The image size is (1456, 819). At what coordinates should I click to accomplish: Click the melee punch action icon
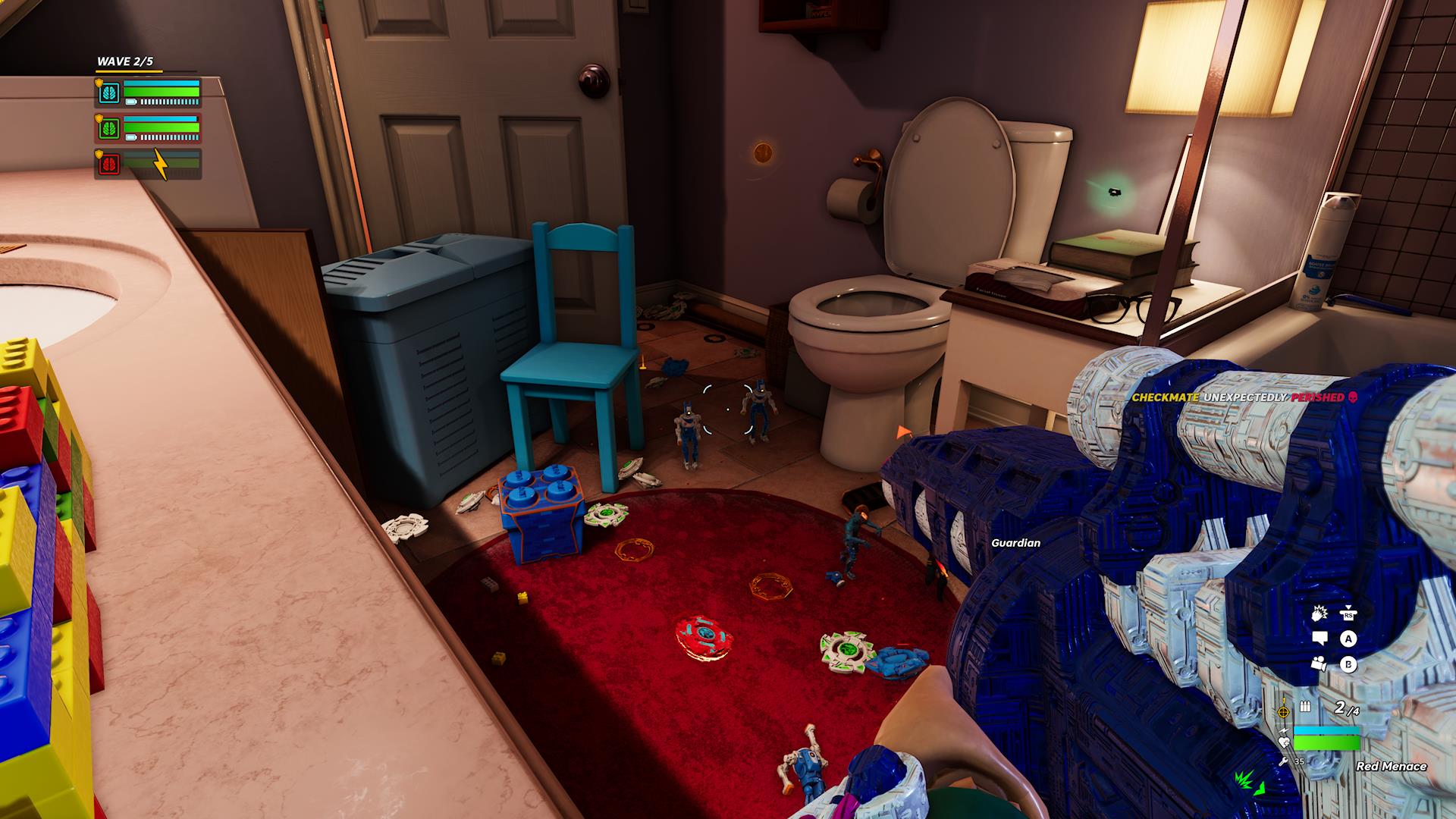point(1319,613)
